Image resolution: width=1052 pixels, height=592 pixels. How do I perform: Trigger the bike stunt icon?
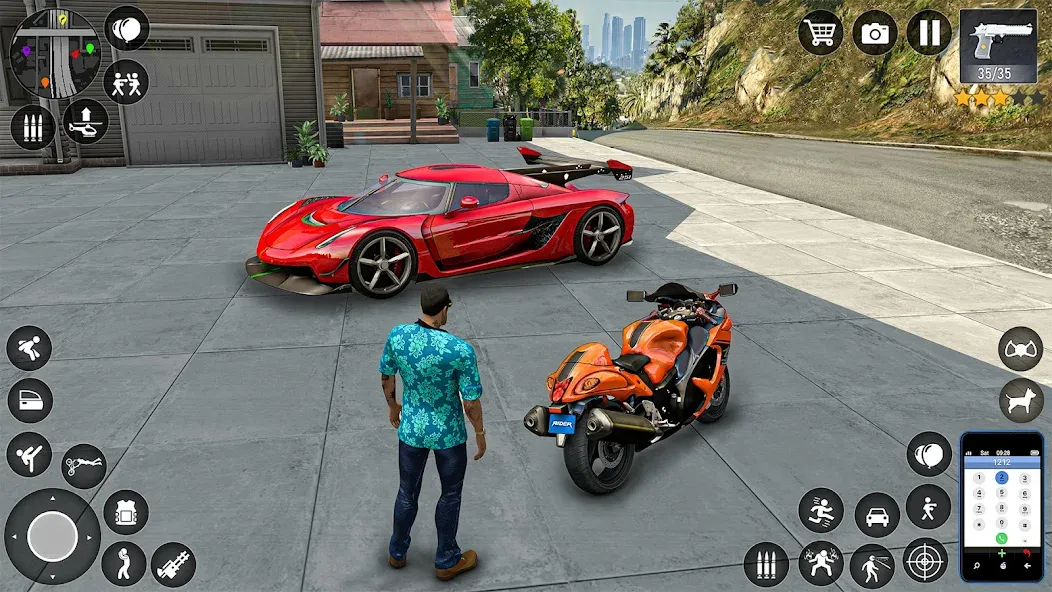(x=84, y=466)
